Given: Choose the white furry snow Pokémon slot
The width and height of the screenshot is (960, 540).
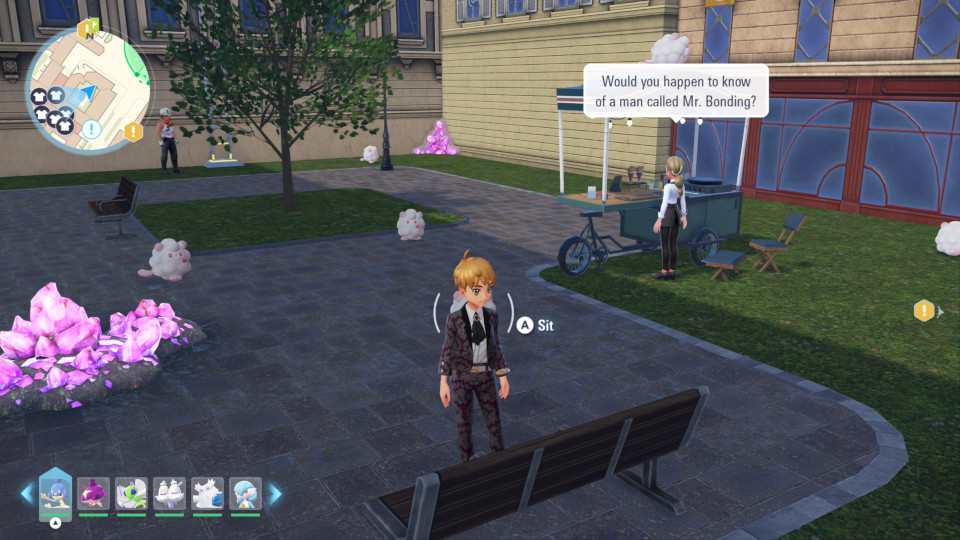Looking at the screenshot, I should coord(207,494).
